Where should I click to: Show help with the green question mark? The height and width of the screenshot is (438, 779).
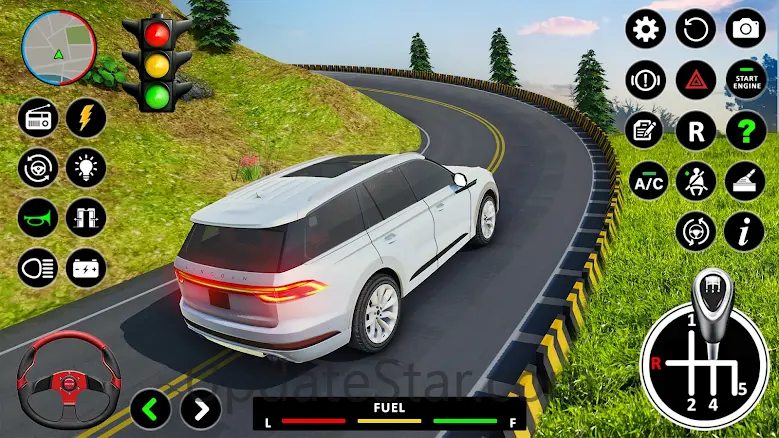(746, 130)
